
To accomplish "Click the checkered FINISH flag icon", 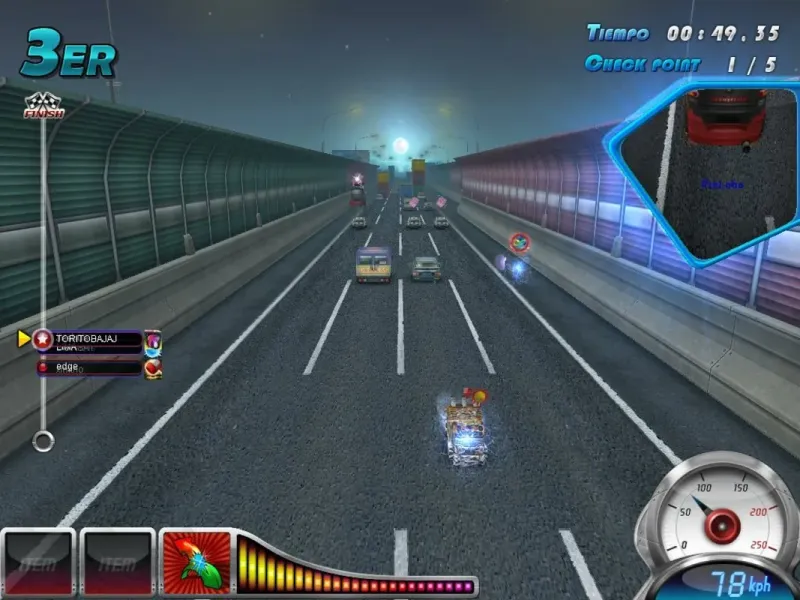I will point(43,106).
